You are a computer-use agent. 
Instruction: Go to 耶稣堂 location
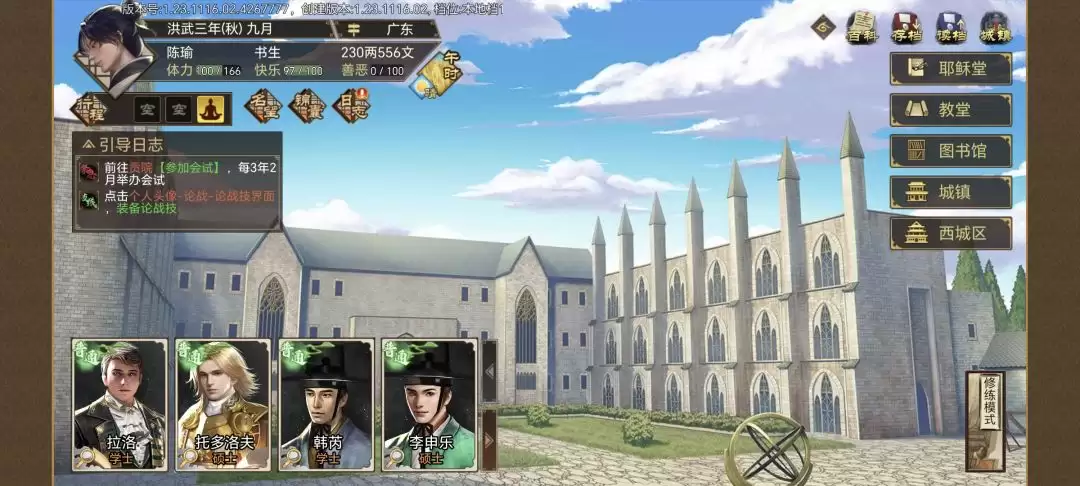950,68
